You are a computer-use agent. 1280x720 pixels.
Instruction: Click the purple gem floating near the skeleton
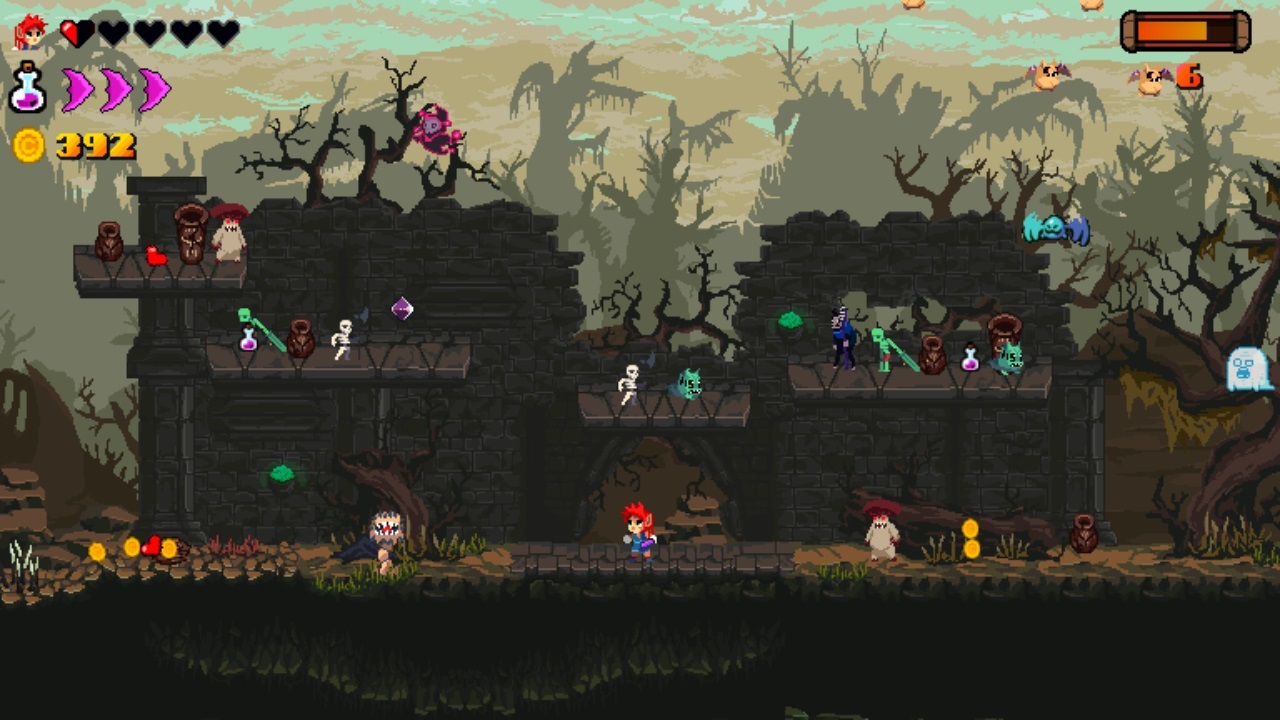(x=404, y=310)
